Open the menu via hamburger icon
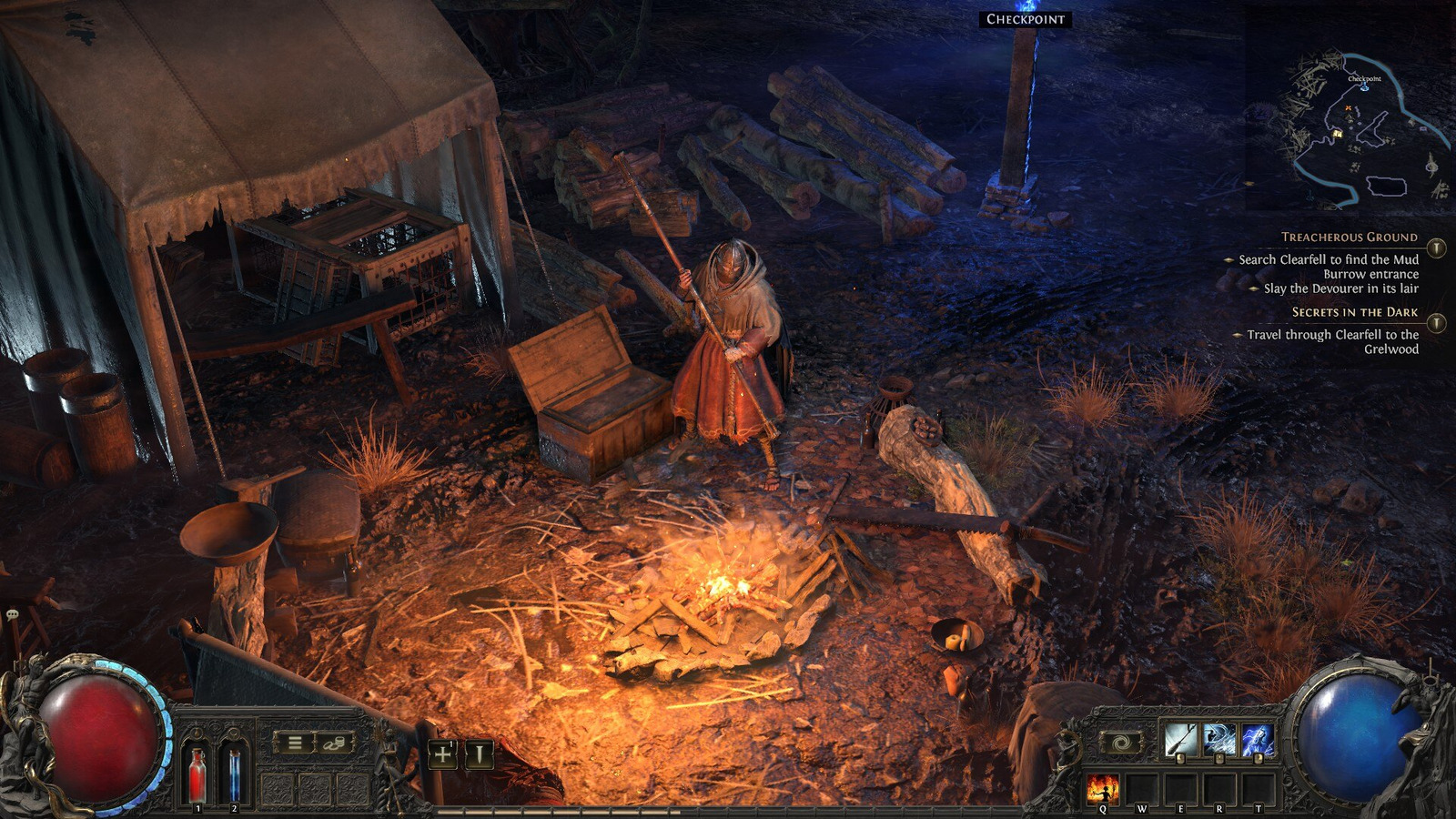 [293, 743]
